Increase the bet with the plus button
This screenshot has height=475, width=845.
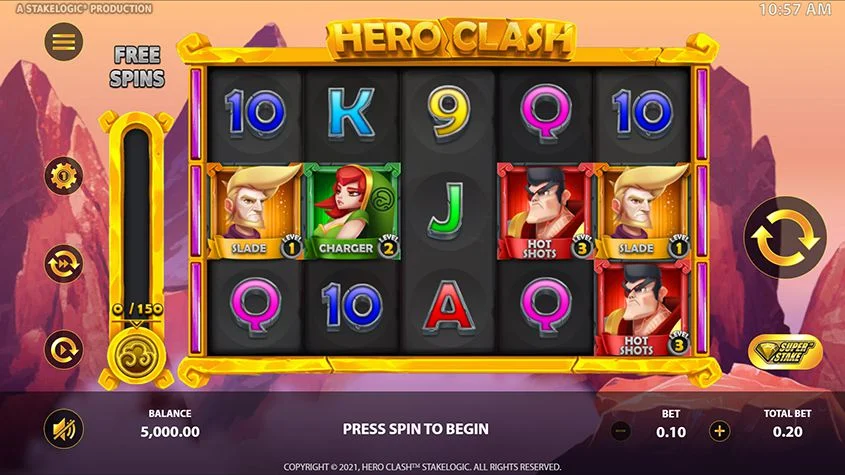tap(719, 431)
